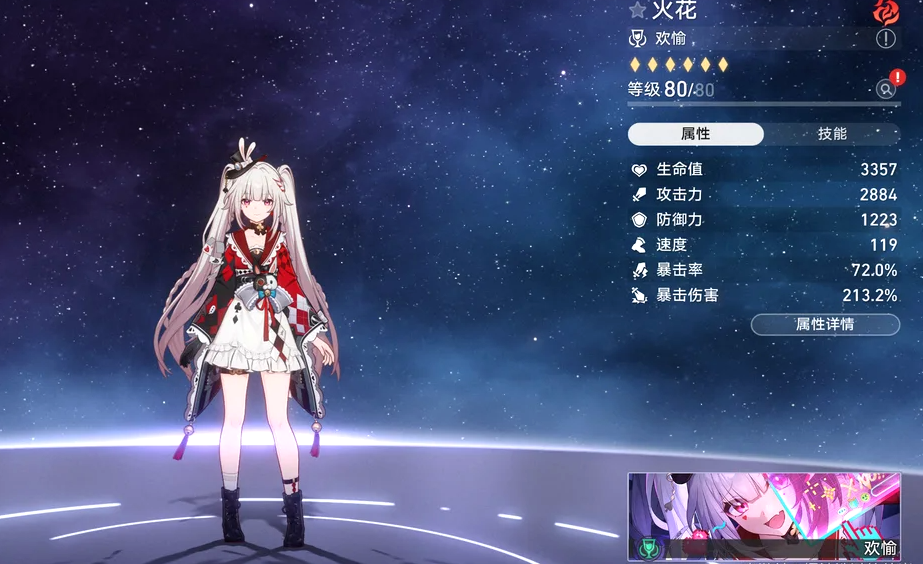Open the 属性详情 attribute details
This screenshot has width=923, height=564.
825,324
